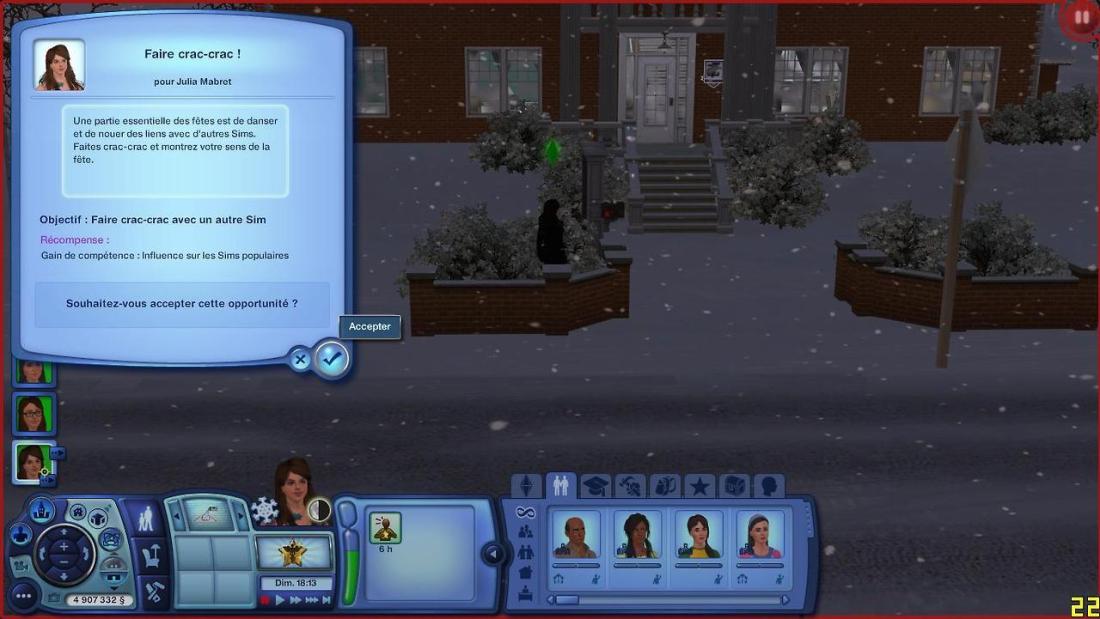This screenshot has height=619, width=1100.
Task: Select the bald man relationship portrait
Action: 577,534
